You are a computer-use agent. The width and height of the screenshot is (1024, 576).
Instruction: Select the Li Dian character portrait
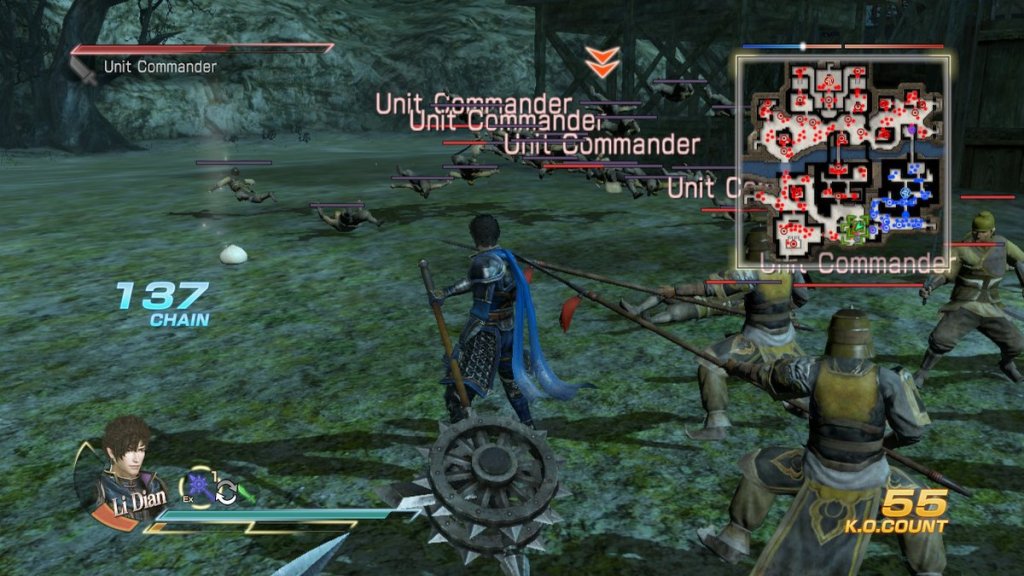point(125,463)
